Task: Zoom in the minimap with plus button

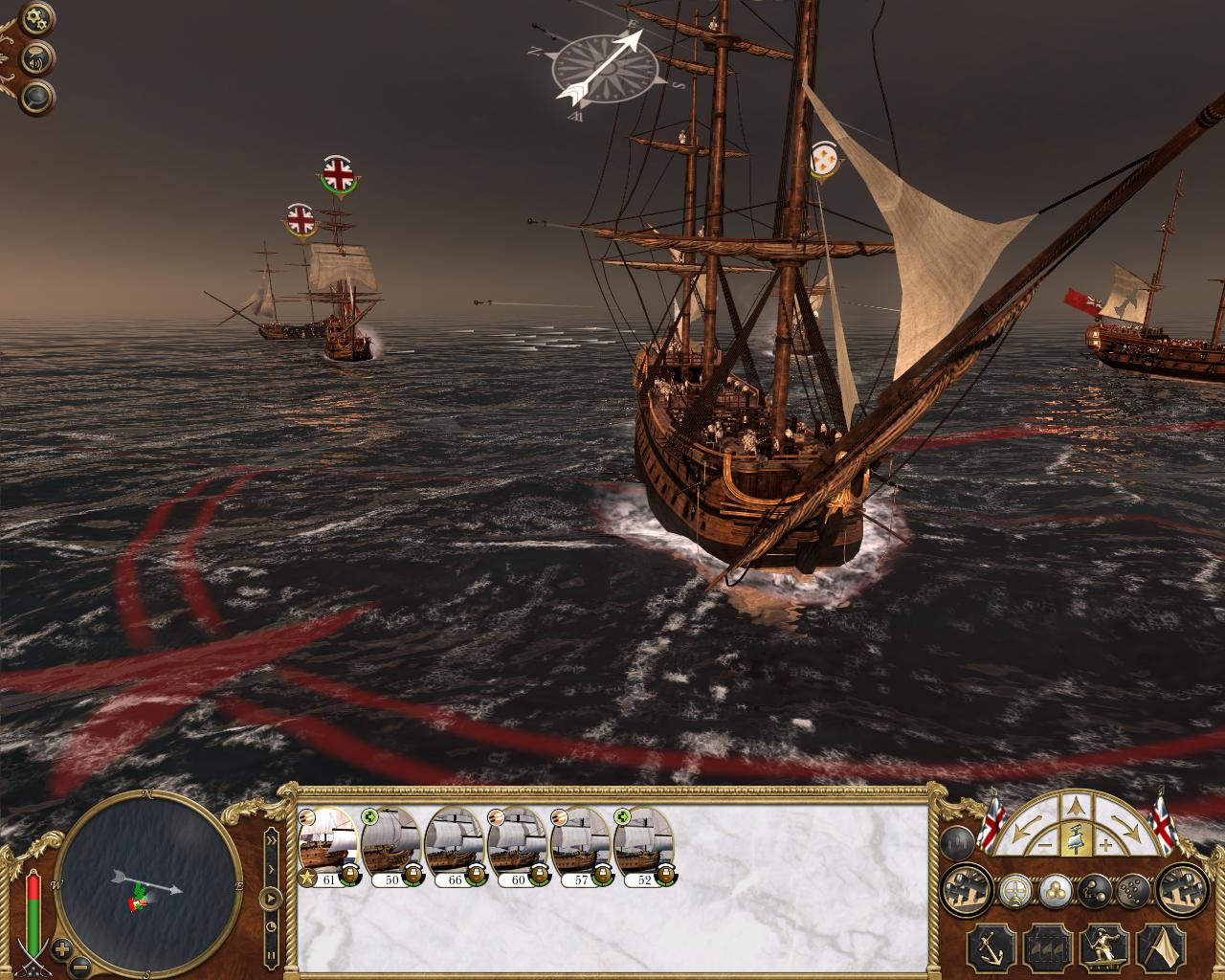Action: pyautogui.click(x=63, y=949)
